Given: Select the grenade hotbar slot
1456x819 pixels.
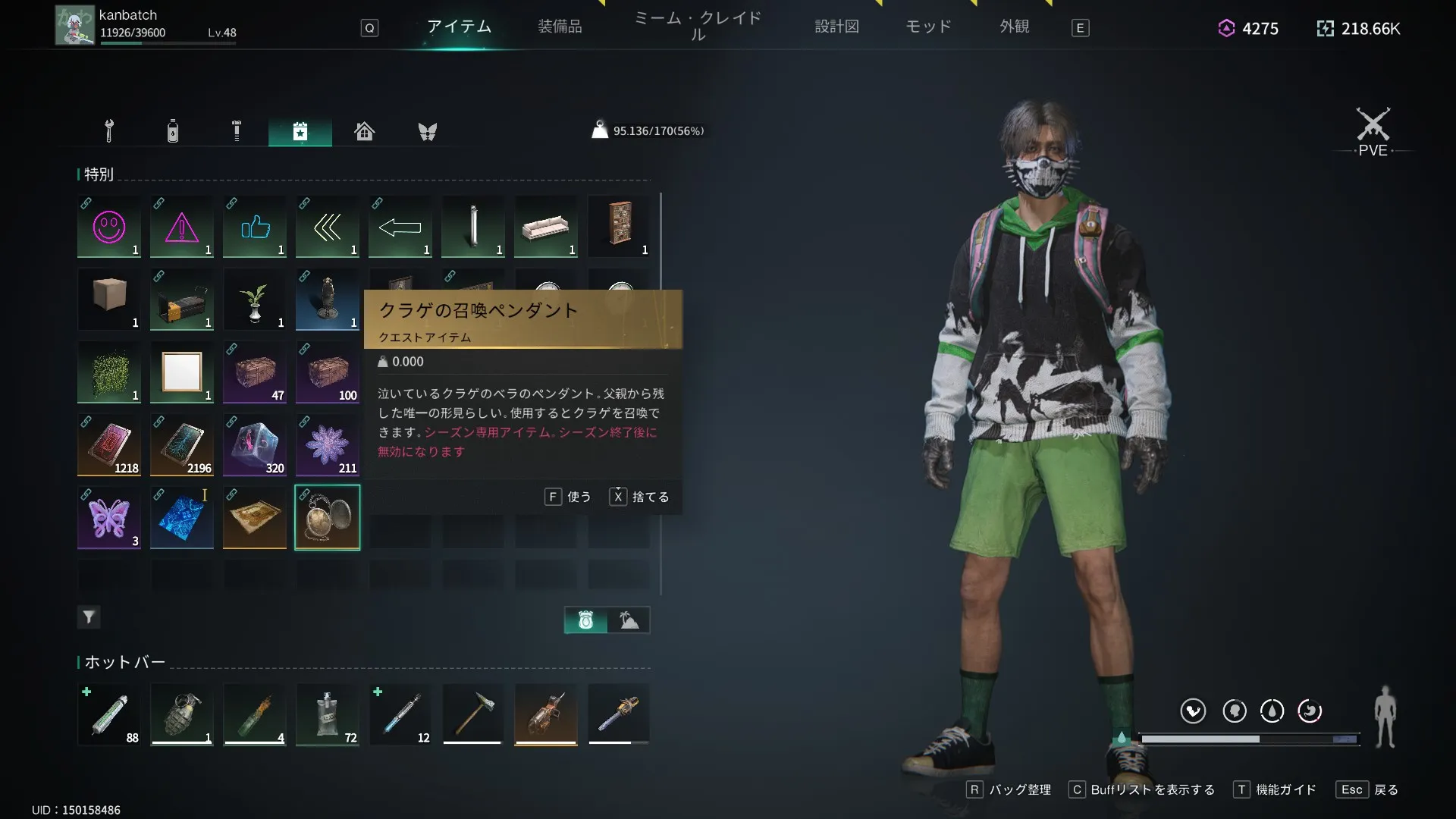Looking at the screenshot, I should (182, 715).
